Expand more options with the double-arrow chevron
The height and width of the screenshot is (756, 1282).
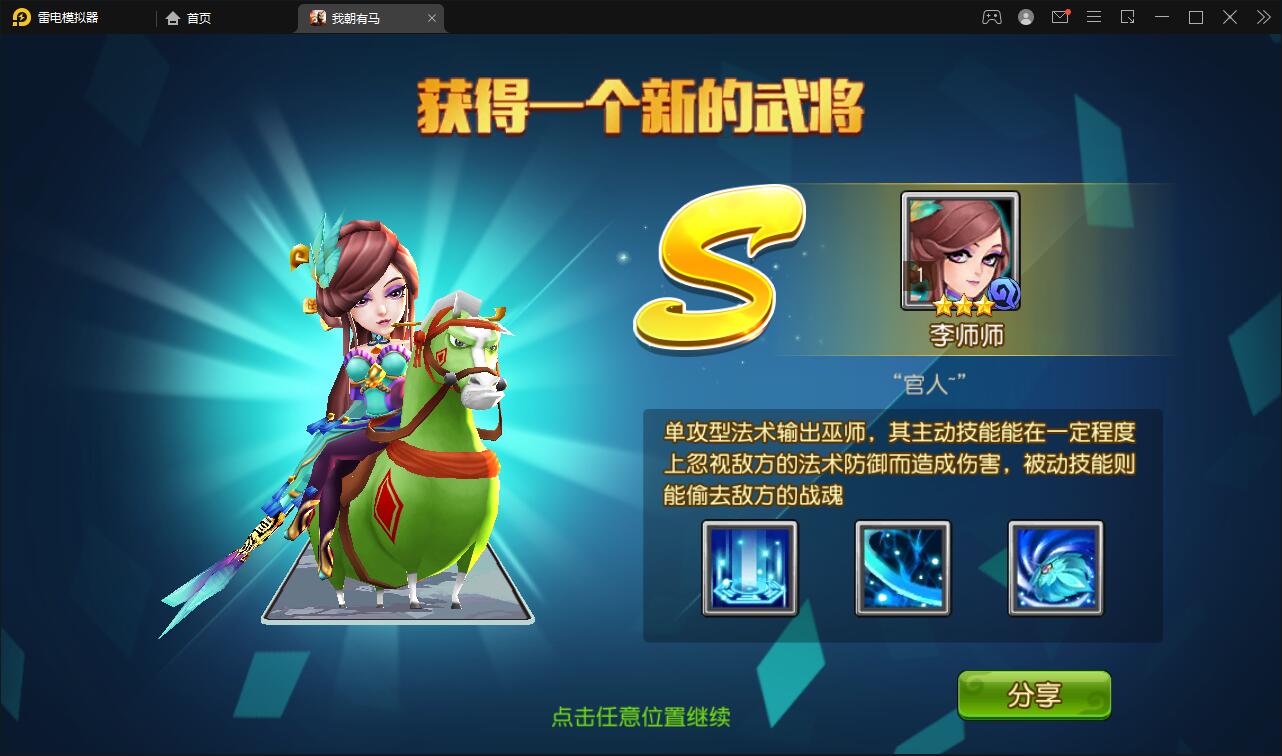(x=1262, y=17)
